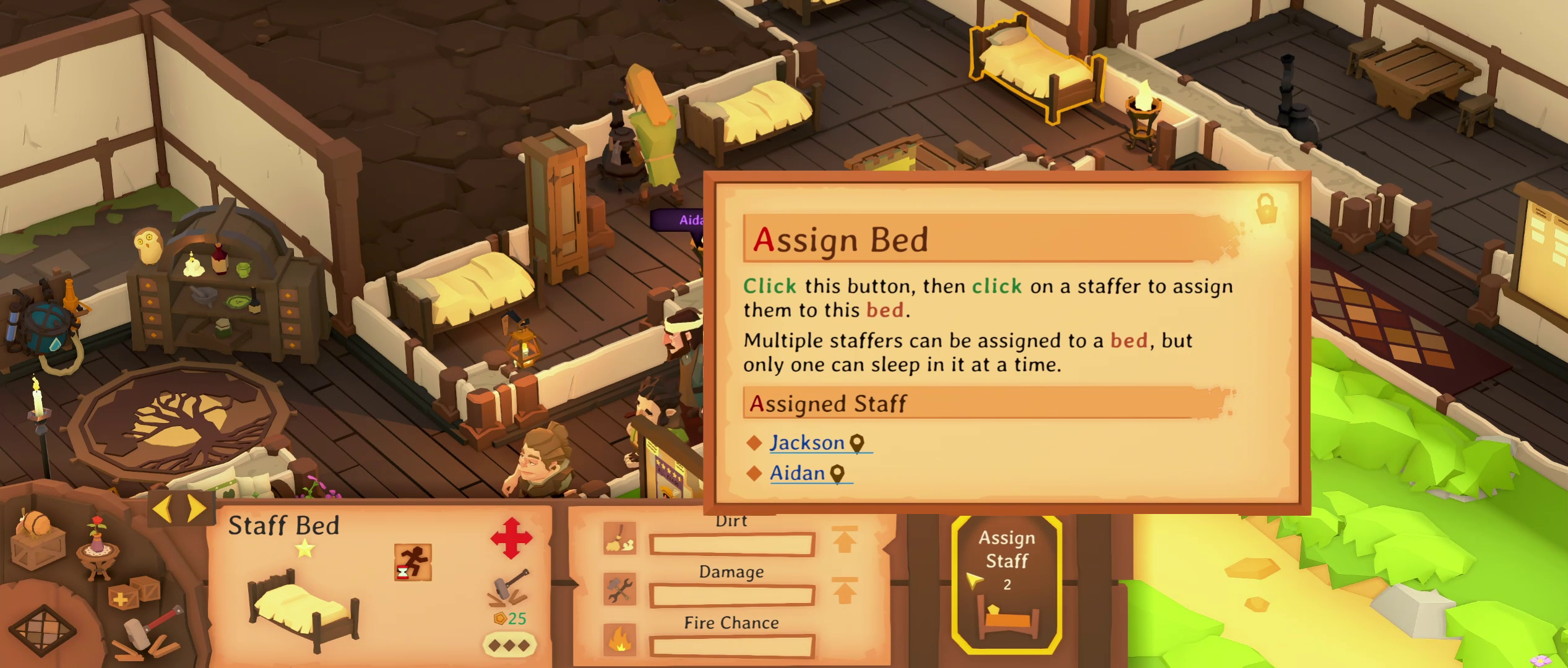Open the flower vase decoration category

(x=97, y=546)
